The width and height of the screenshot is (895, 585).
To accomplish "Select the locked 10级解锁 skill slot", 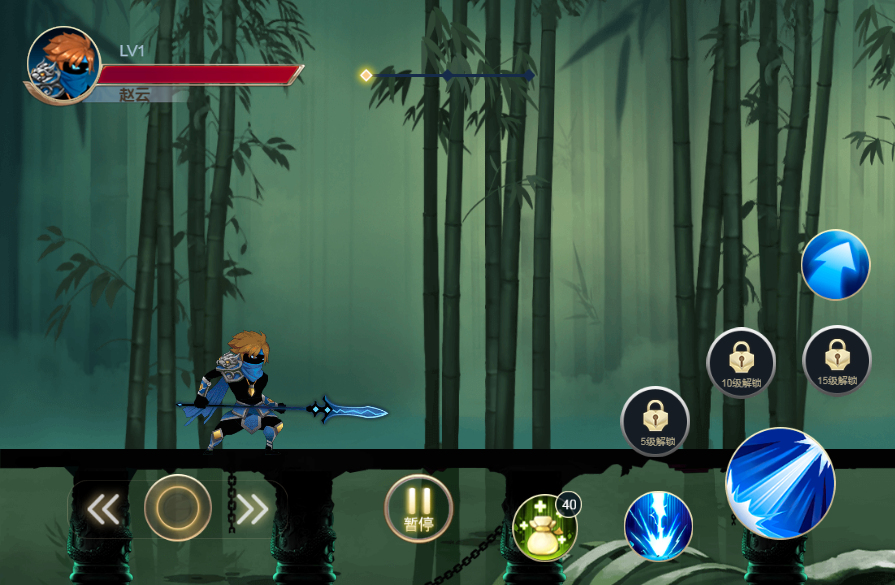I will pyautogui.click(x=741, y=362).
